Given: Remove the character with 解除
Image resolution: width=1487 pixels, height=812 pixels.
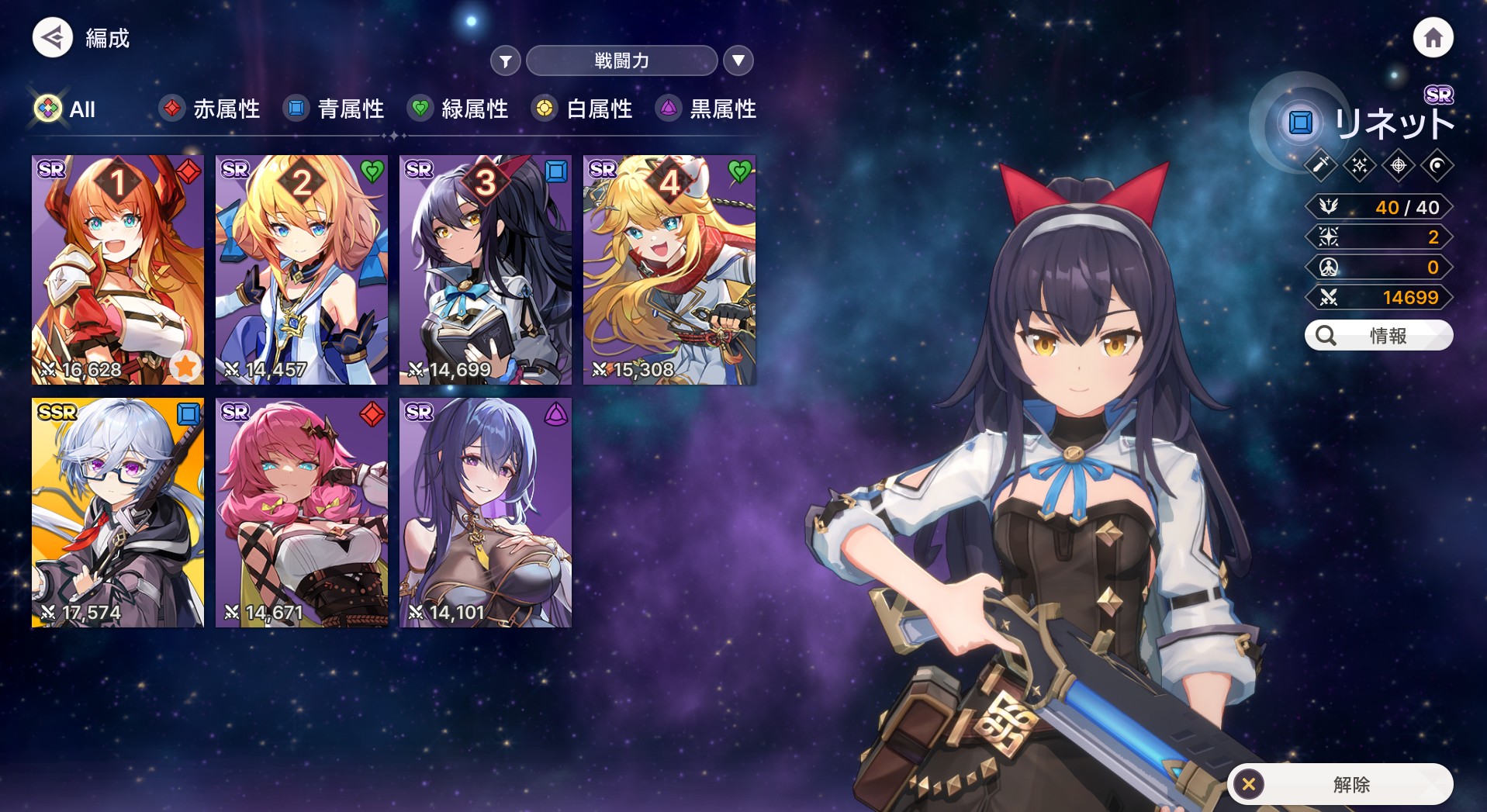Looking at the screenshot, I should (1340, 784).
